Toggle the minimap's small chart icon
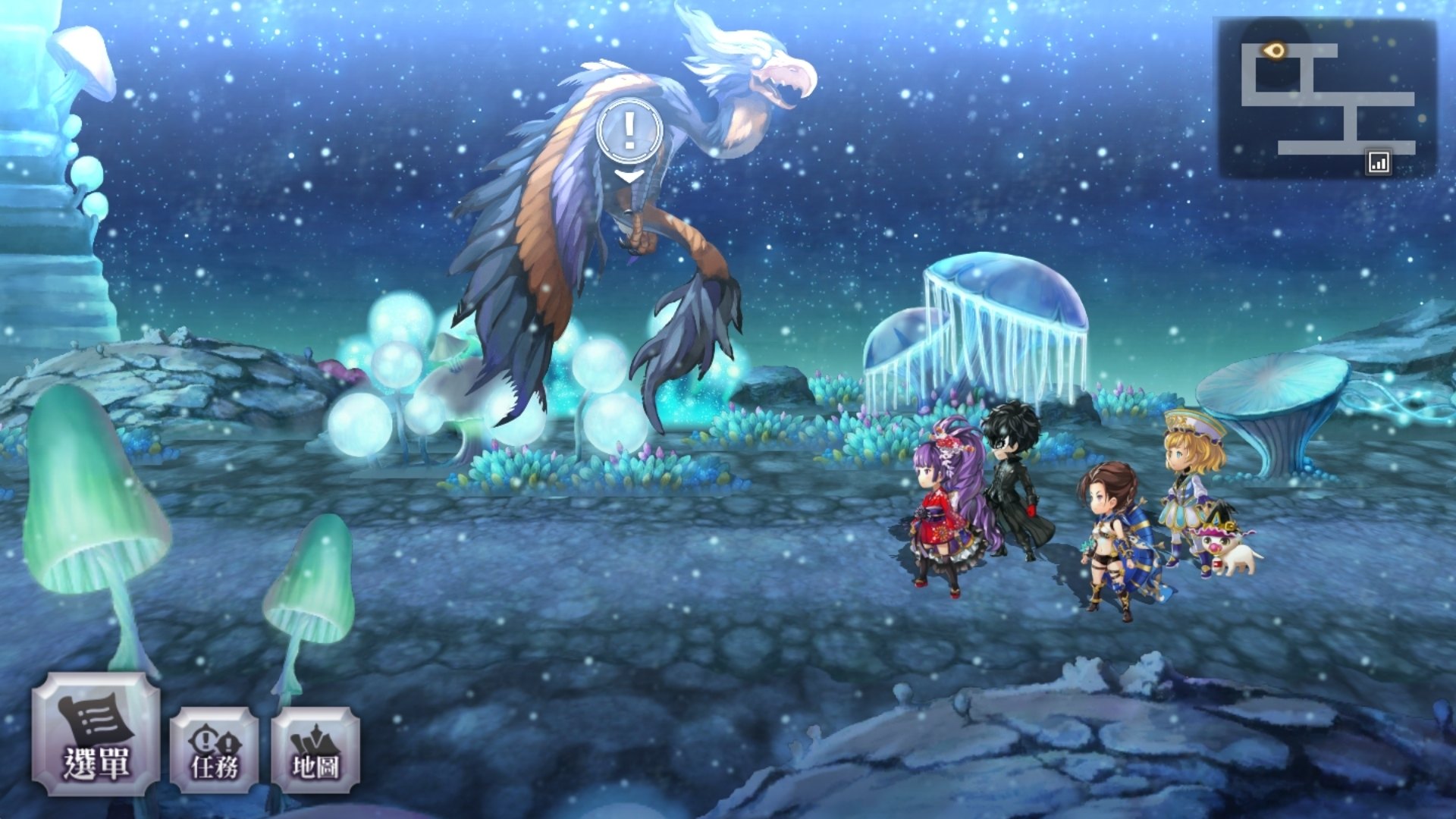 (x=1378, y=162)
